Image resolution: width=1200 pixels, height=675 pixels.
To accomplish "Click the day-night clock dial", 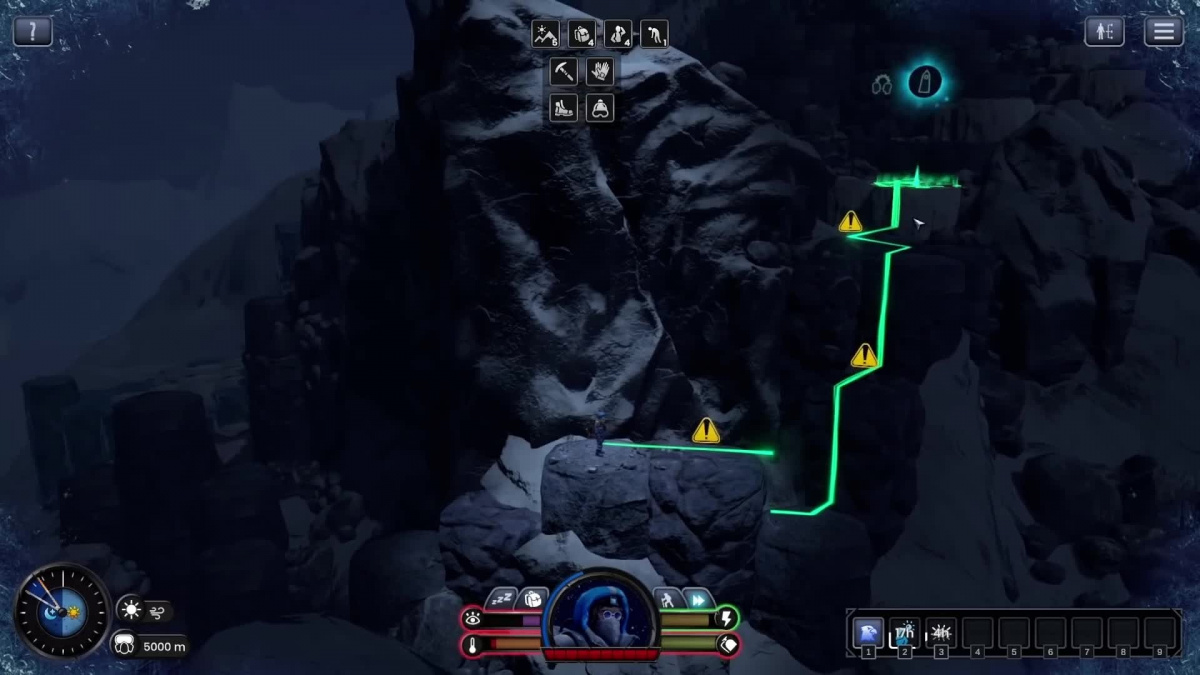I will point(62,610).
